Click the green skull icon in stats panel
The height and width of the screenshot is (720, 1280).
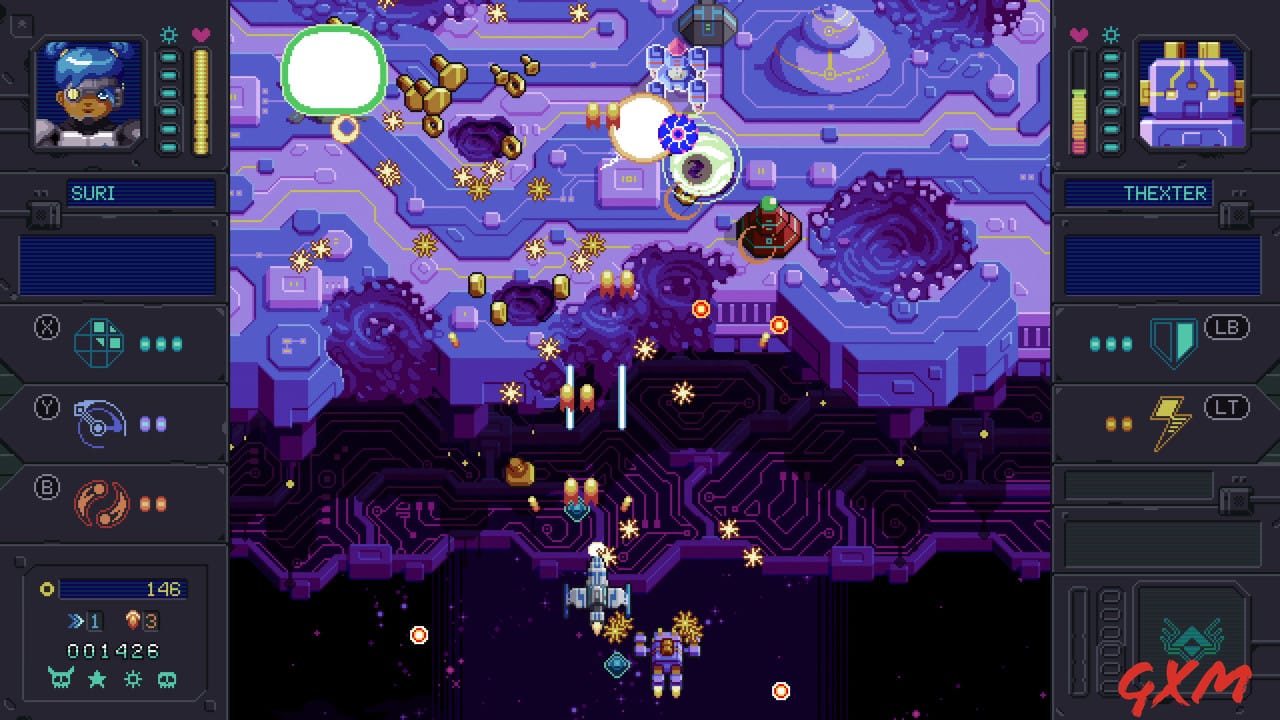[x=166, y=679]
